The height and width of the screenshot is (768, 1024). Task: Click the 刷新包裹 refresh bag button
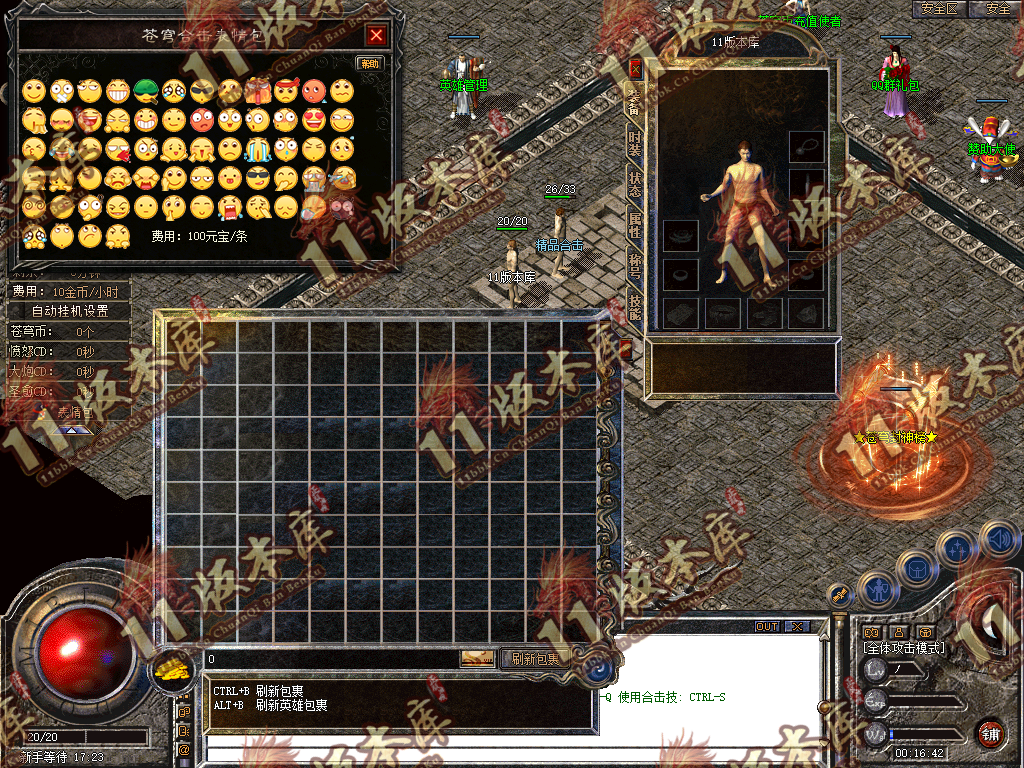(x=535, y=659)
